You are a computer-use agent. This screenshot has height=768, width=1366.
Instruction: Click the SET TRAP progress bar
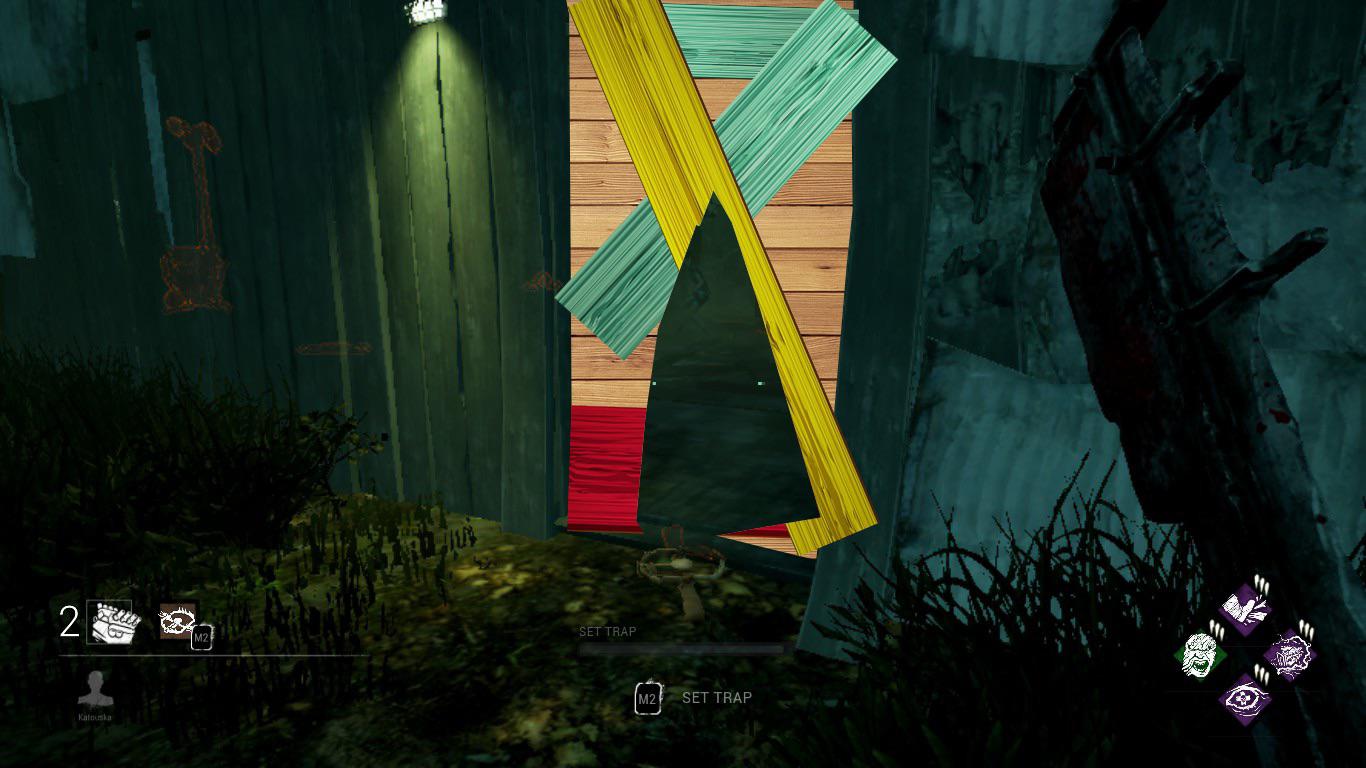tap(680, 648)
